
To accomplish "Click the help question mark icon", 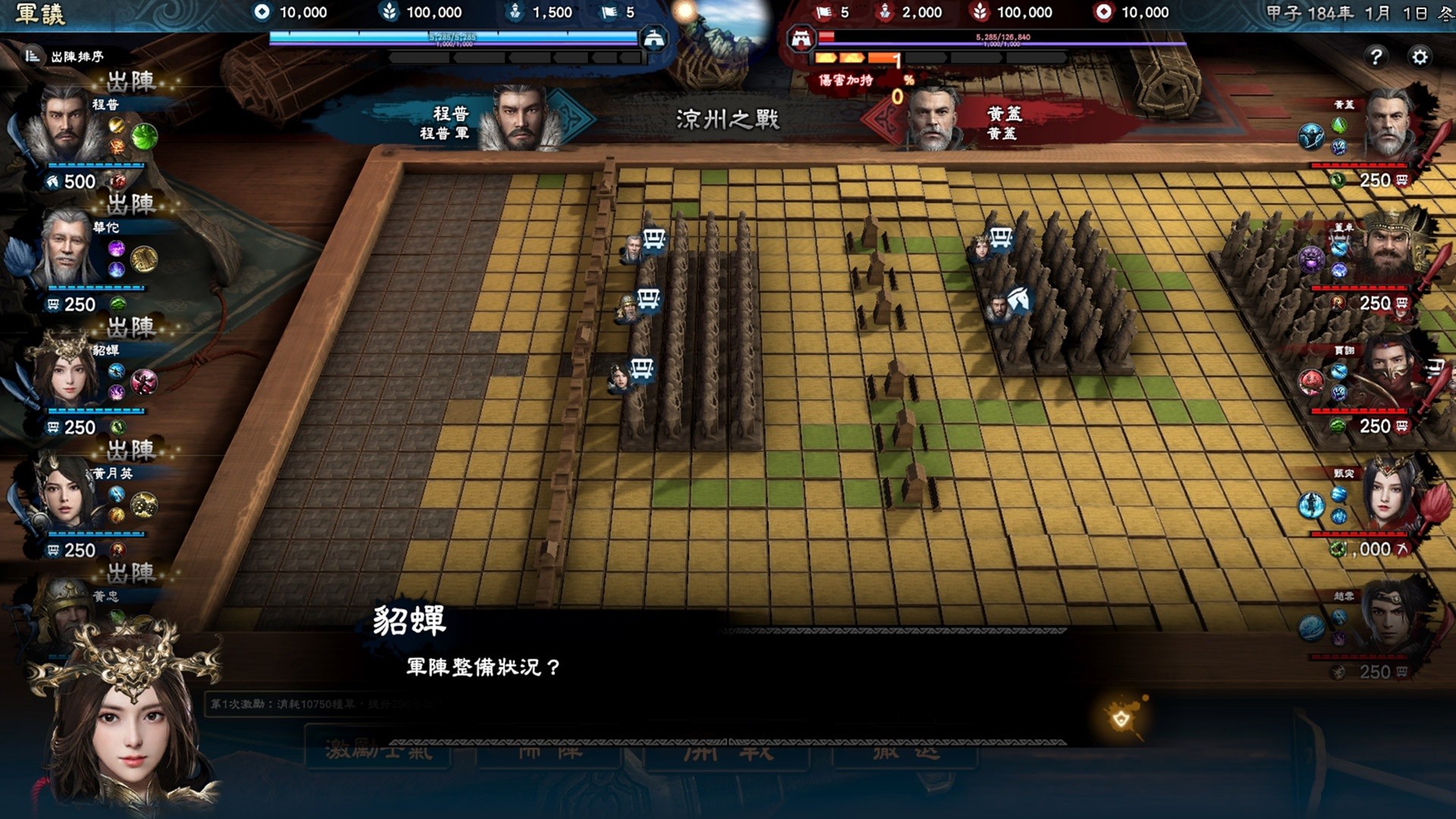I will coord(1375,57).
